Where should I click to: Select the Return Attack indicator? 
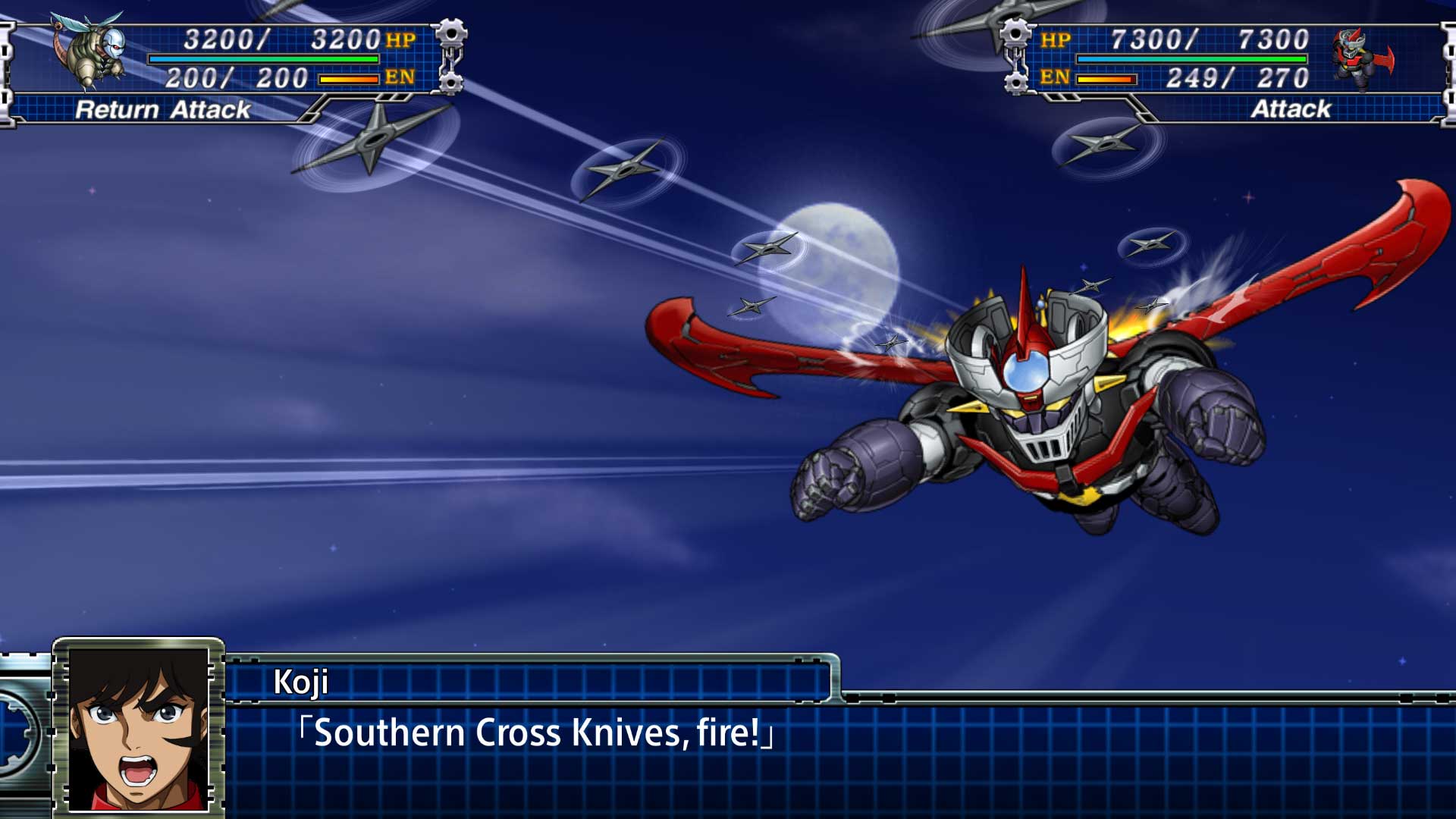coord(162,111)
